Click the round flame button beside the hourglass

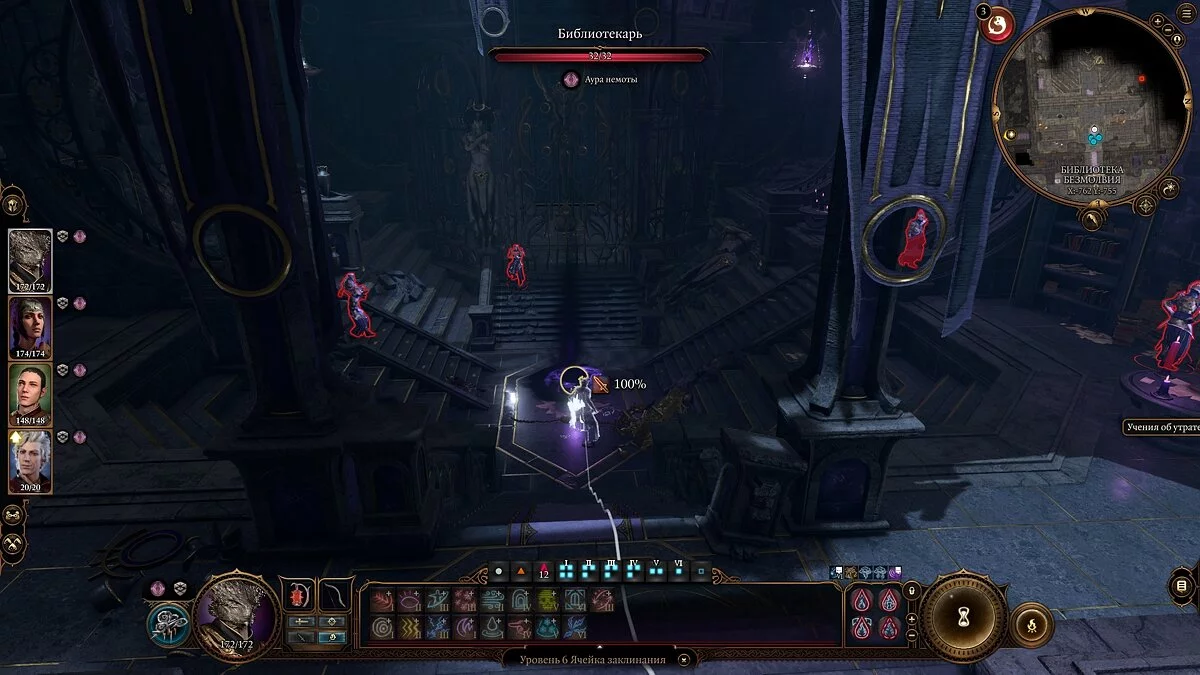point(1033,627)
